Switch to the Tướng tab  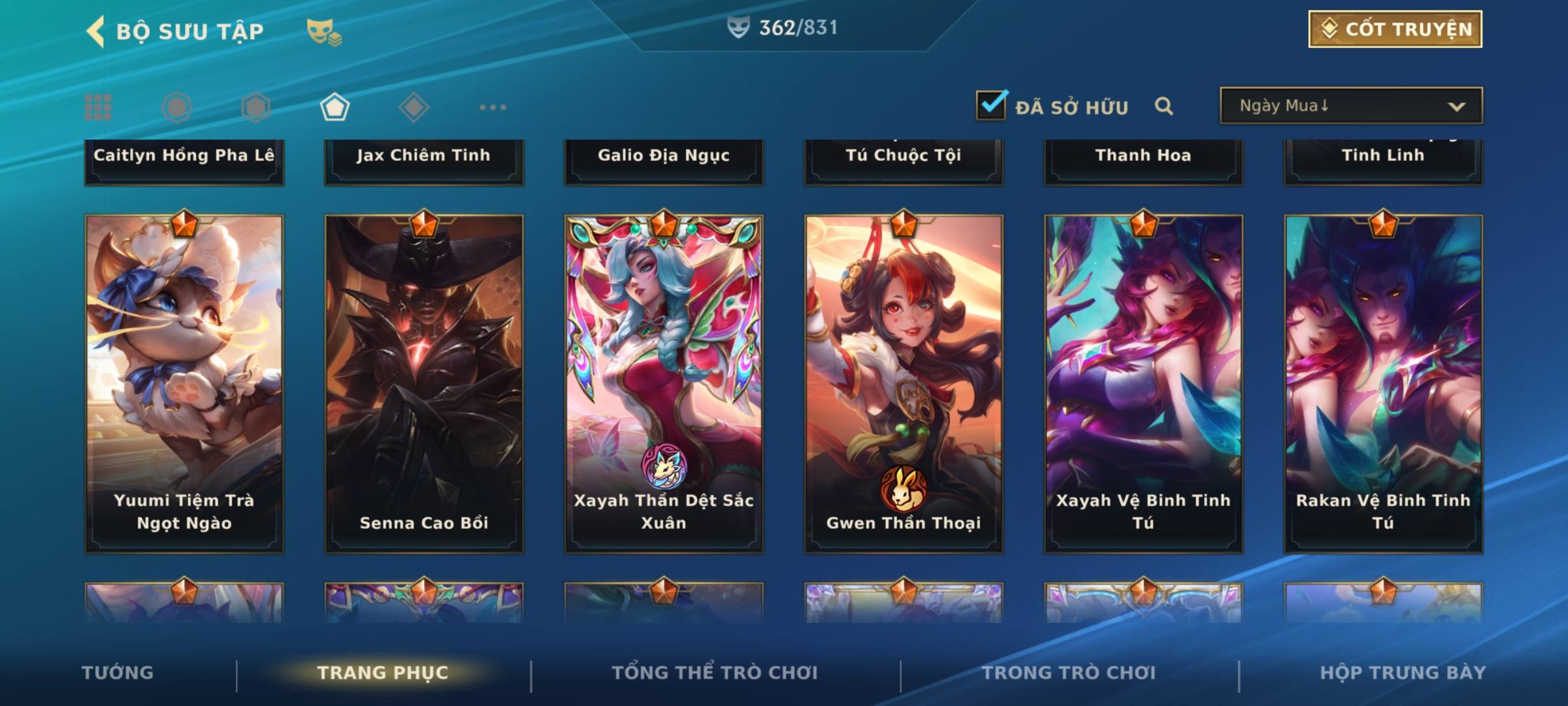(118, 673)
